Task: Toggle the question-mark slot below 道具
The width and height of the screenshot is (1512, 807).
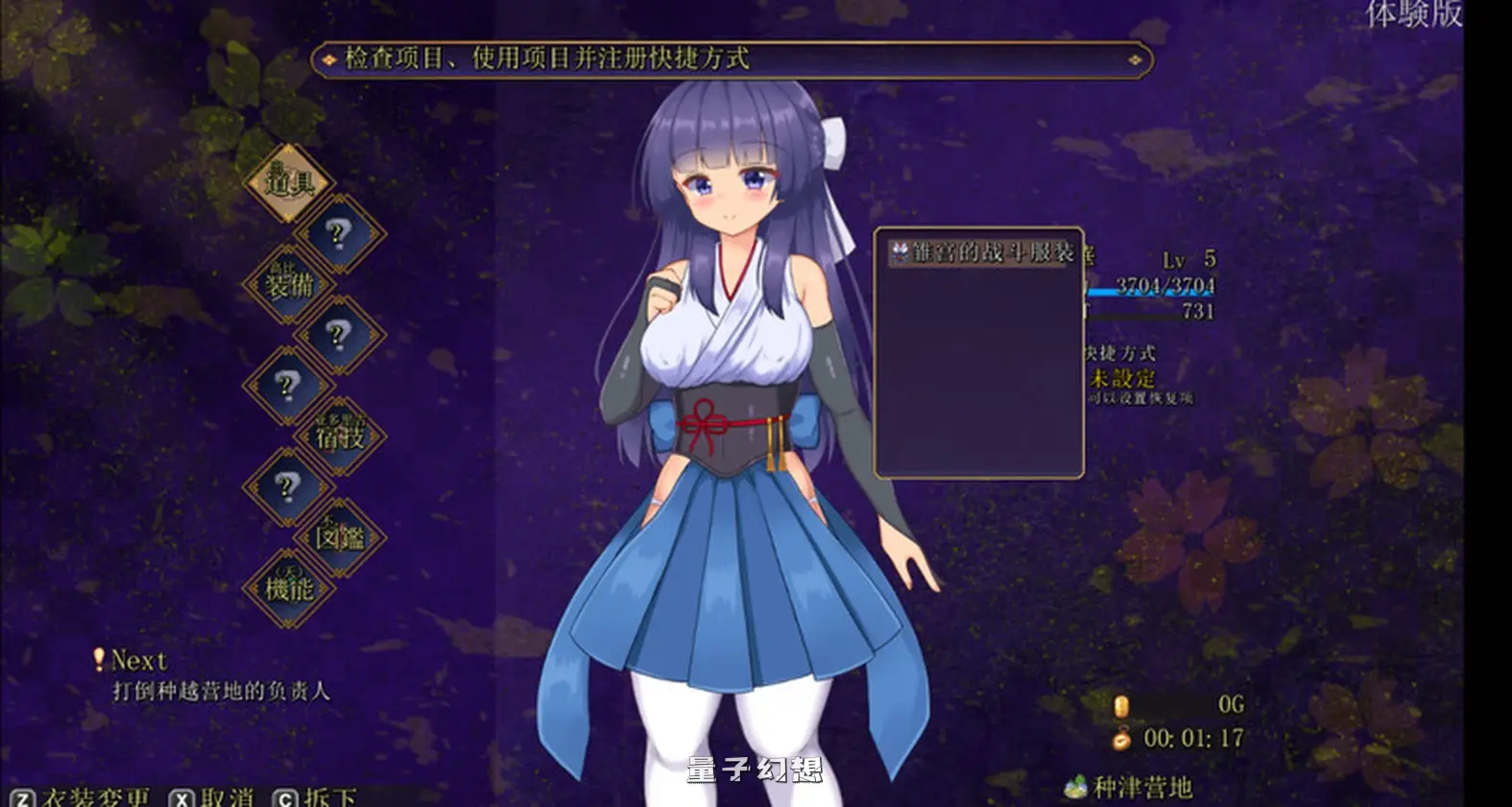Action: click(339, 232)
